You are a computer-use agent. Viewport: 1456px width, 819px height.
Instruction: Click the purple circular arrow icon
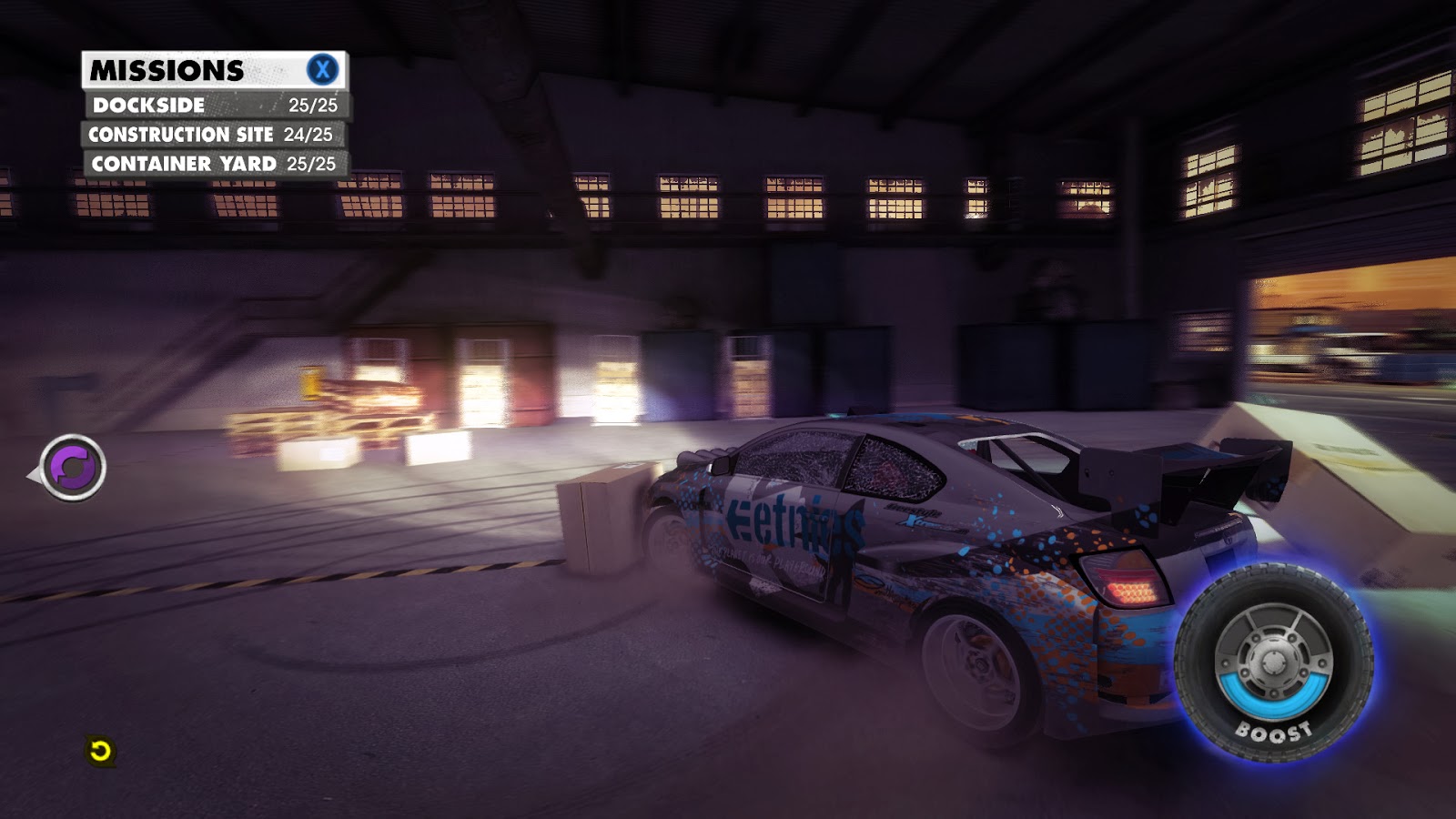click(x=73, y=468)
